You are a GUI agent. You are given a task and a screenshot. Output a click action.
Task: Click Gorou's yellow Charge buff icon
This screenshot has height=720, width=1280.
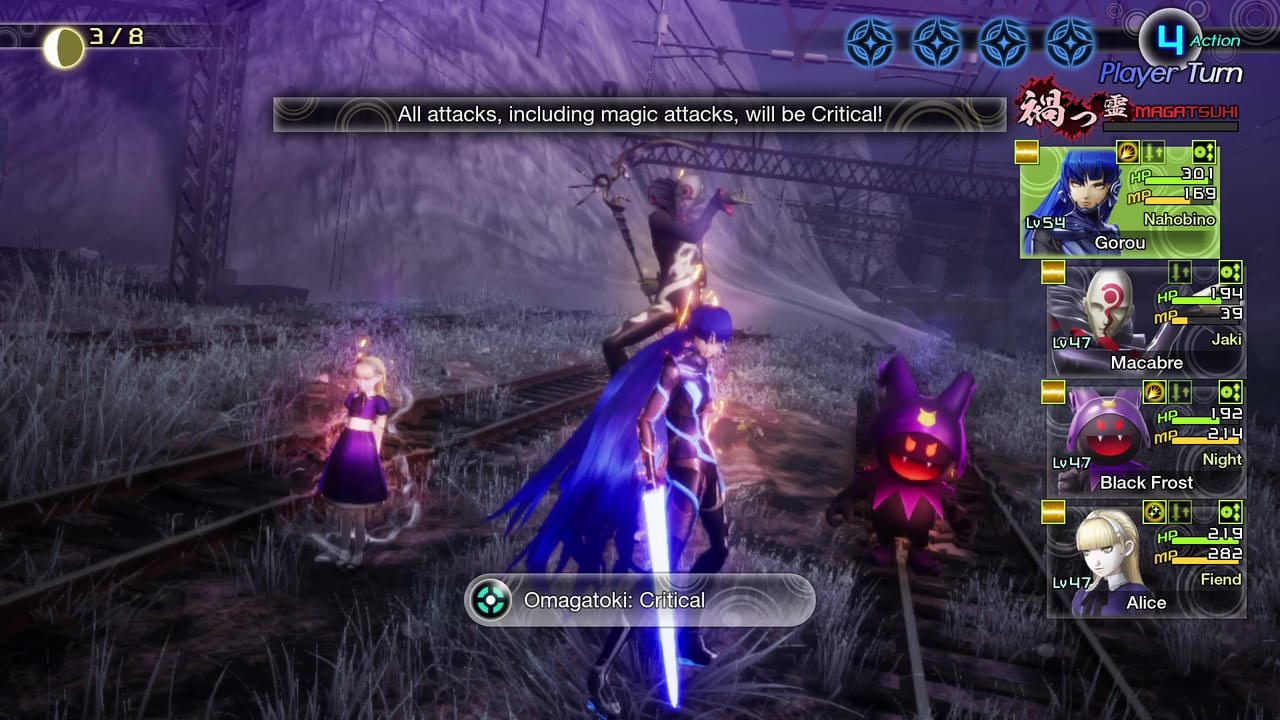click(1128, 152)
